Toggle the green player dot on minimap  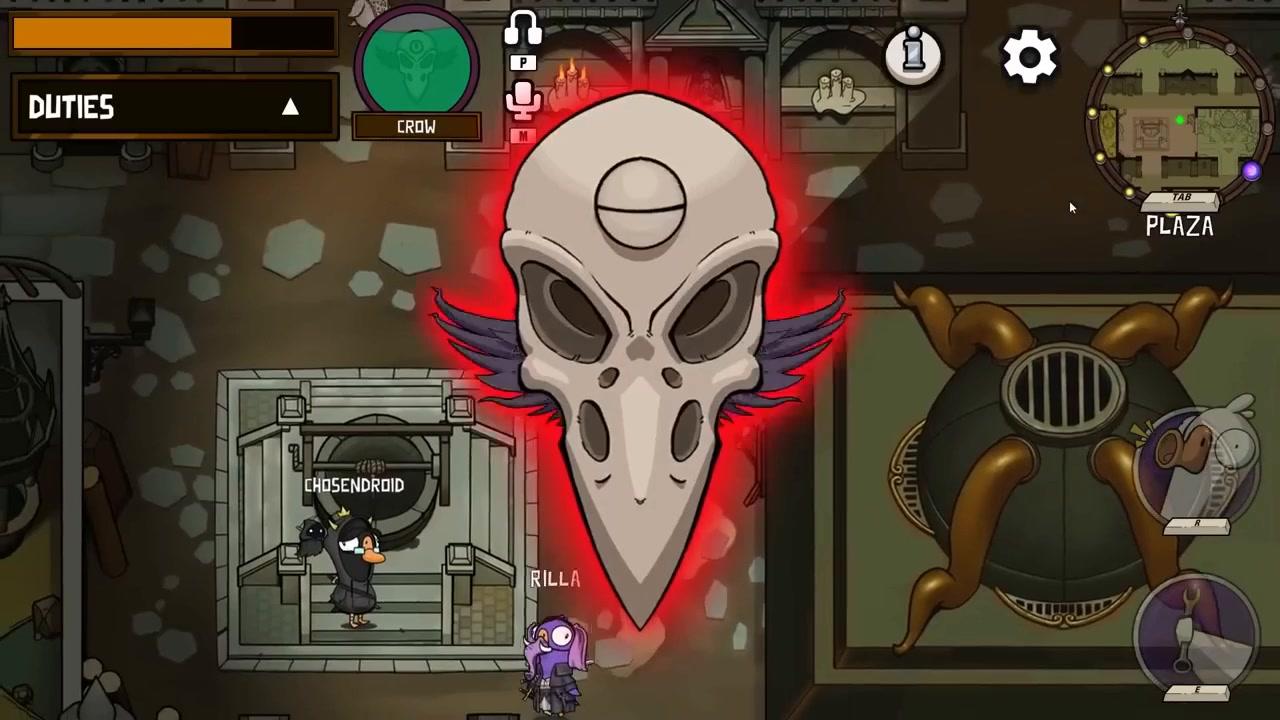pyautogui.click(x=1180, y=120)
